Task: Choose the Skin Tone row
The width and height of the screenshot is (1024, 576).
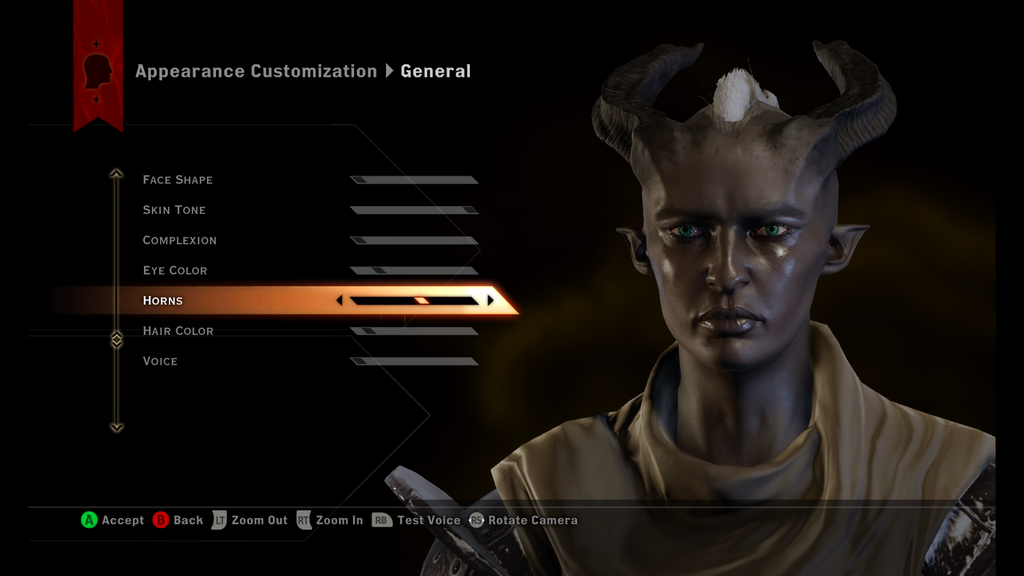Action: [174, 210]
